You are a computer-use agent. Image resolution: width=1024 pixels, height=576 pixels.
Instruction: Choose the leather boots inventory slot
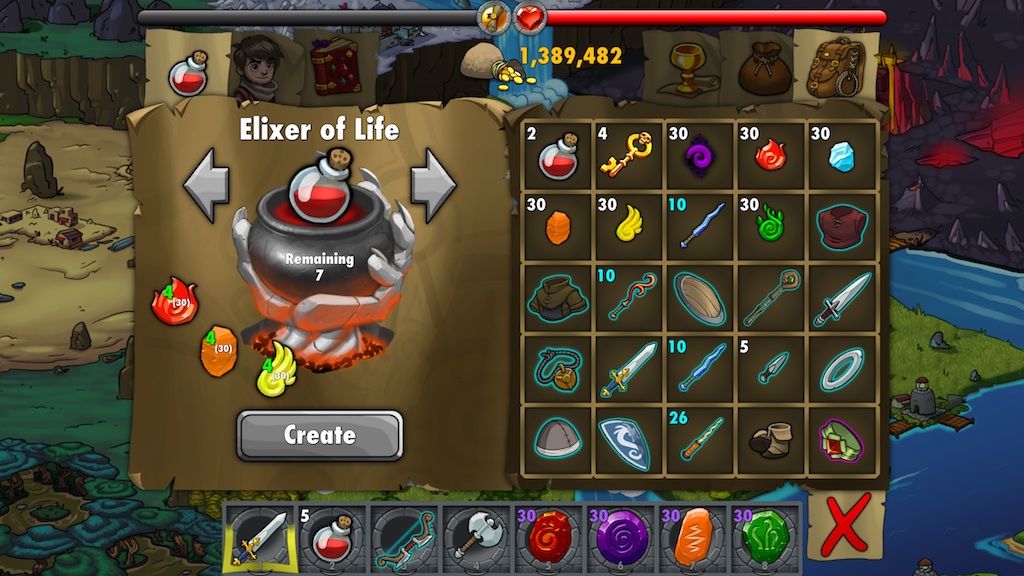coord(770,439)
